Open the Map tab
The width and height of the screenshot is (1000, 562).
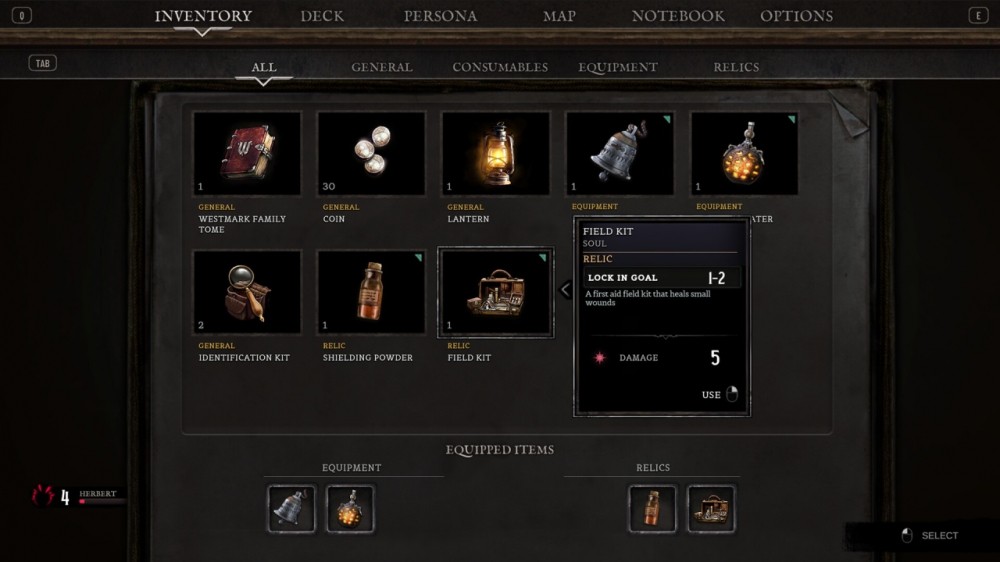point(559,16)
